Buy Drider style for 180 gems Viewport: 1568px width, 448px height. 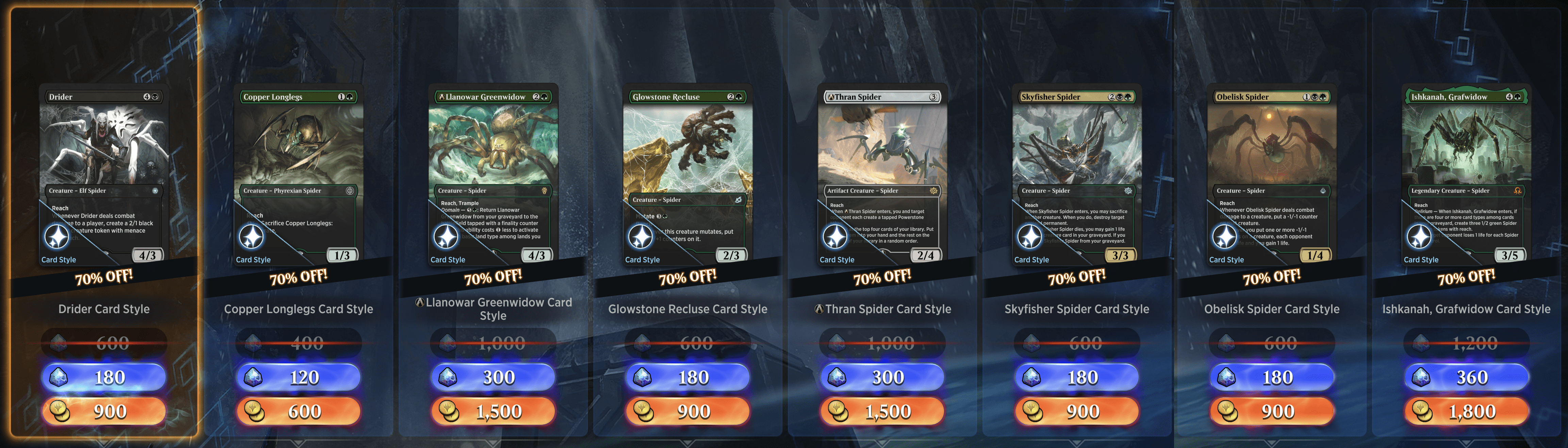coord(103,378)
